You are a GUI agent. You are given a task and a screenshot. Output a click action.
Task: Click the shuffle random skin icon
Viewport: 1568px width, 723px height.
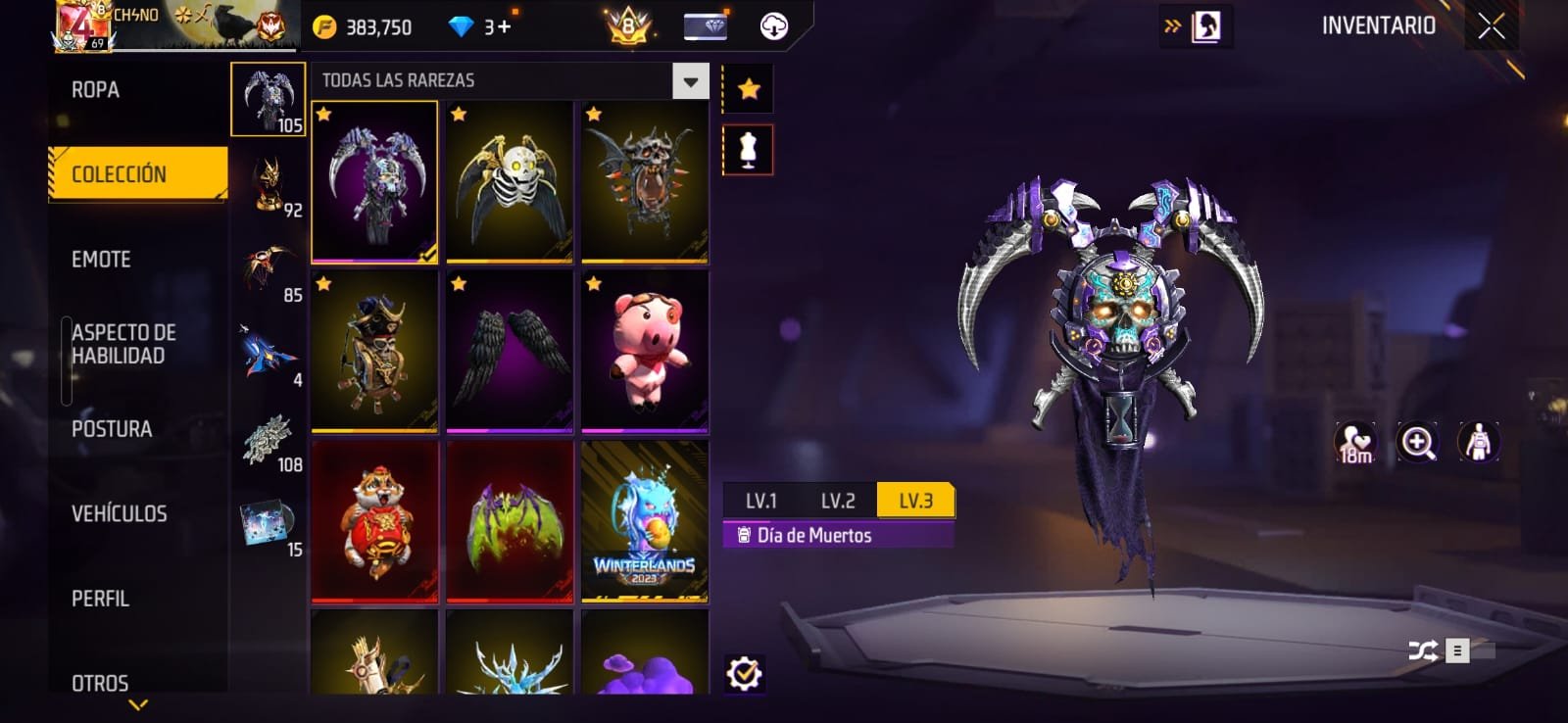[1422, 651]
